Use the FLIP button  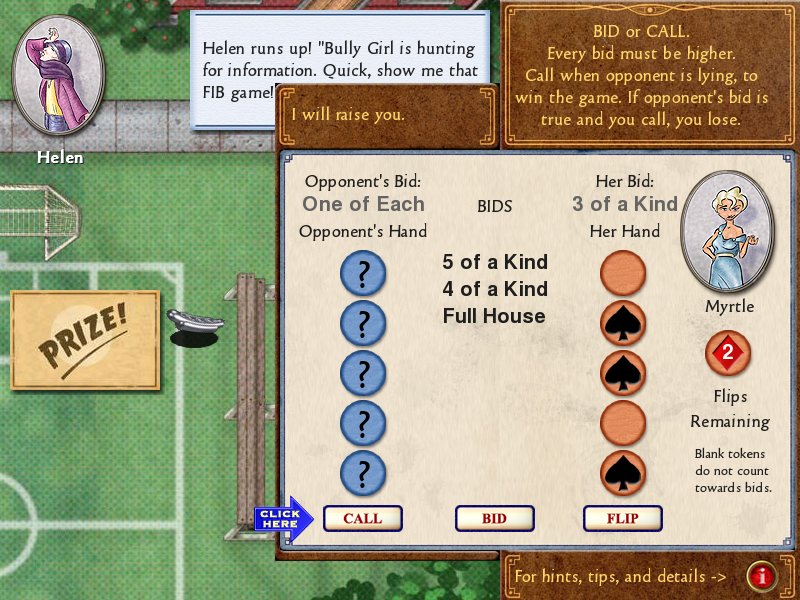pyautogui.click(x=623, y=518)
